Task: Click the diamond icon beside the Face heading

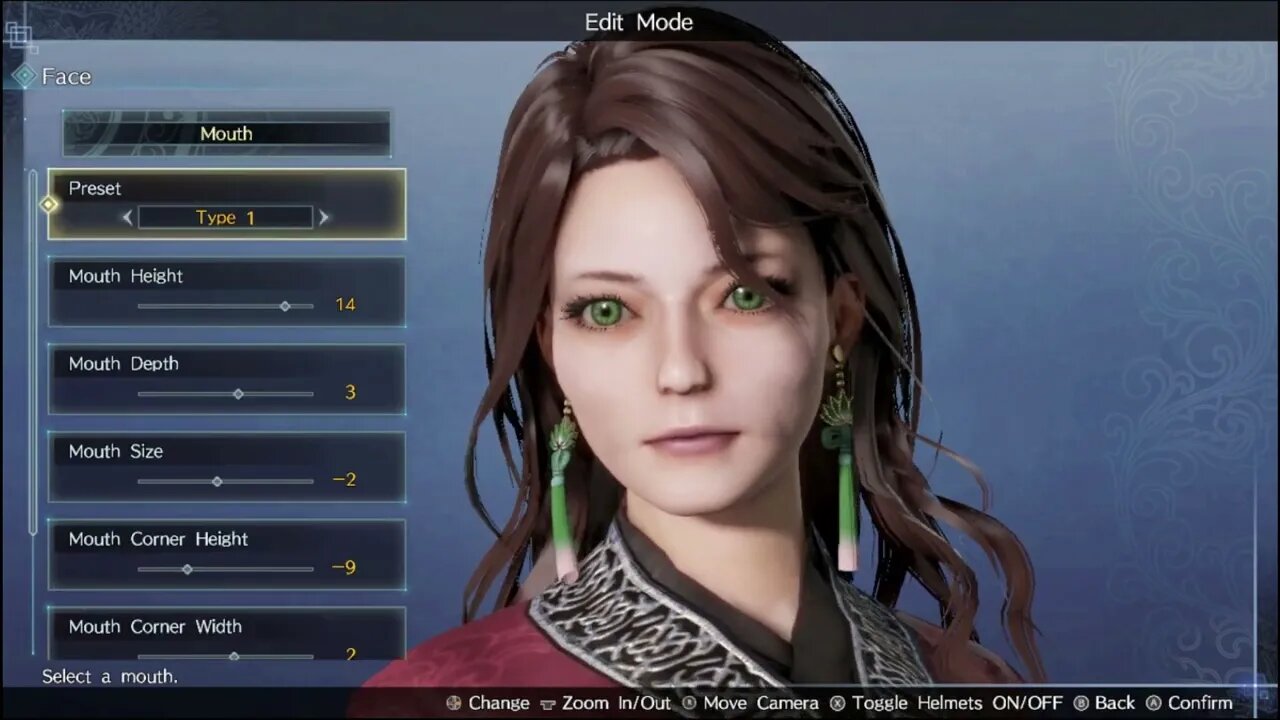Action: [24, 75]
